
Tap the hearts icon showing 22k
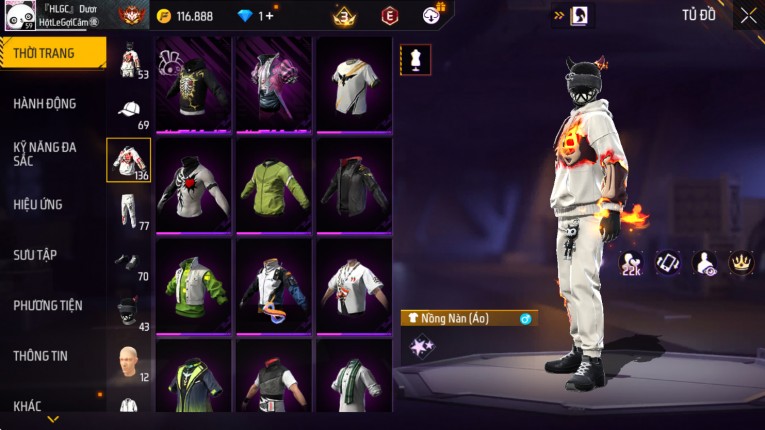[x=631, y=264]
